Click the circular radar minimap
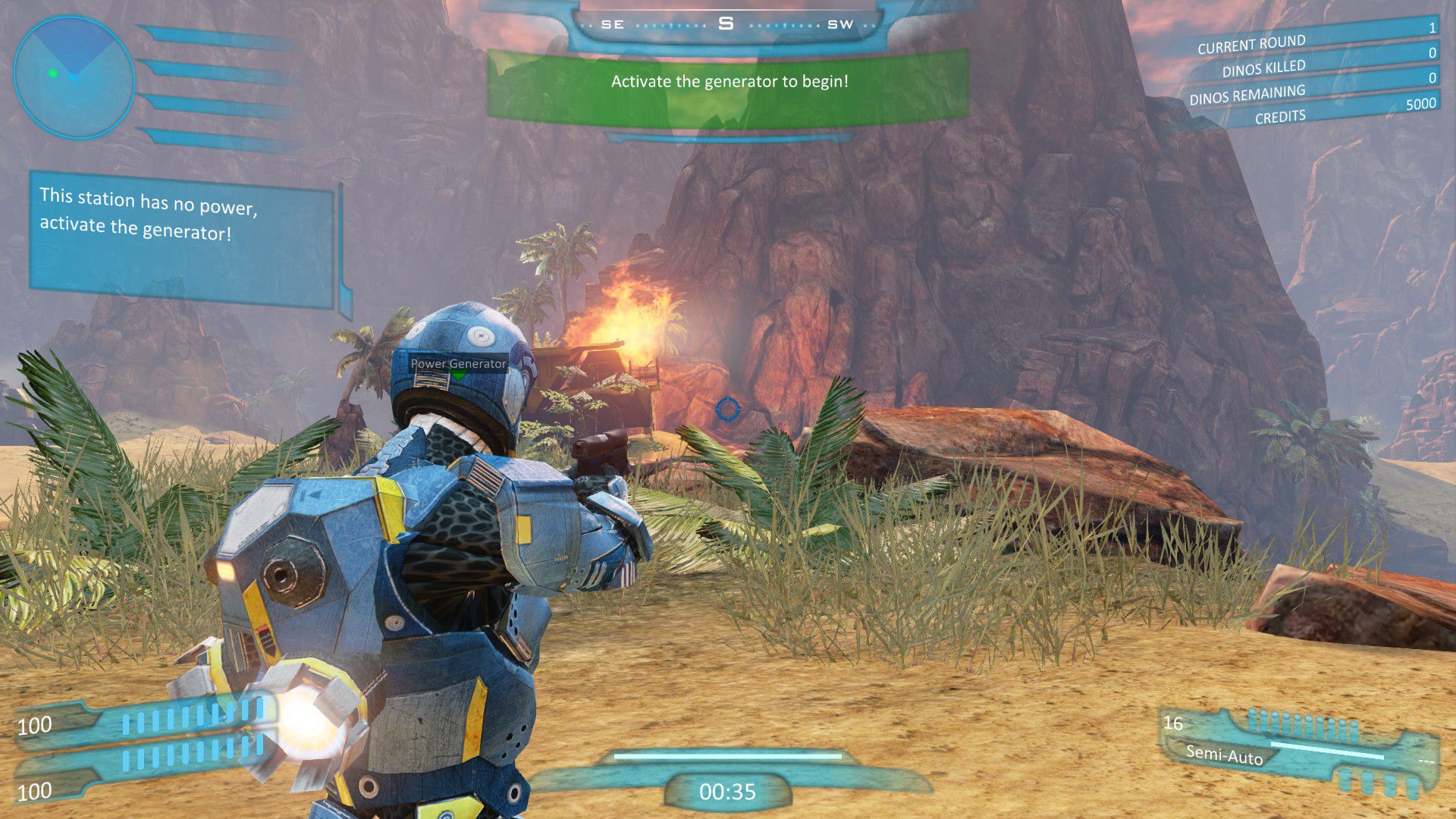This screenshot has height=819, width=1456. point(74,77)
